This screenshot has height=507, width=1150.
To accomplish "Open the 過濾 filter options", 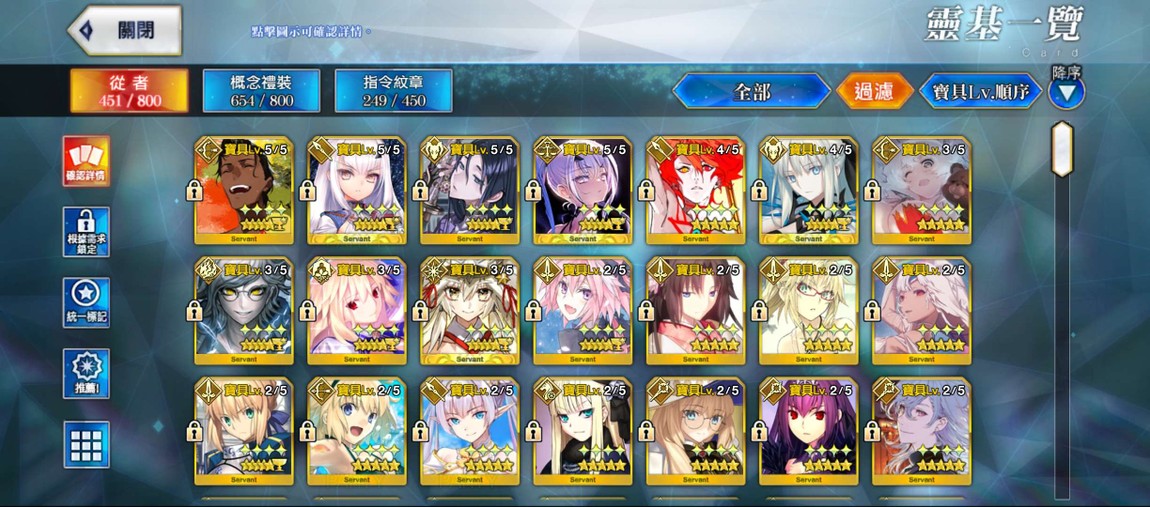I will tap(873, 92).
